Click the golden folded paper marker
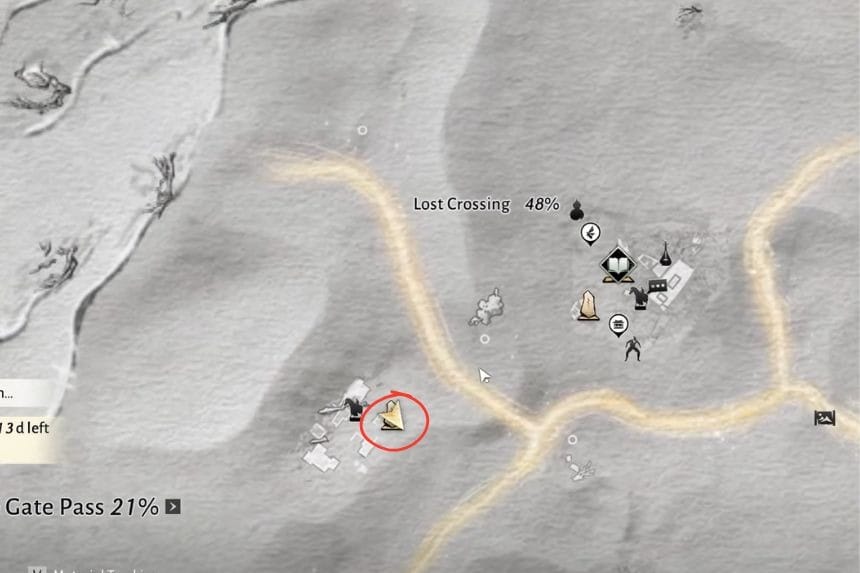Image resolution: width=860 pixels, height=573 pixels. pos(394,416)
